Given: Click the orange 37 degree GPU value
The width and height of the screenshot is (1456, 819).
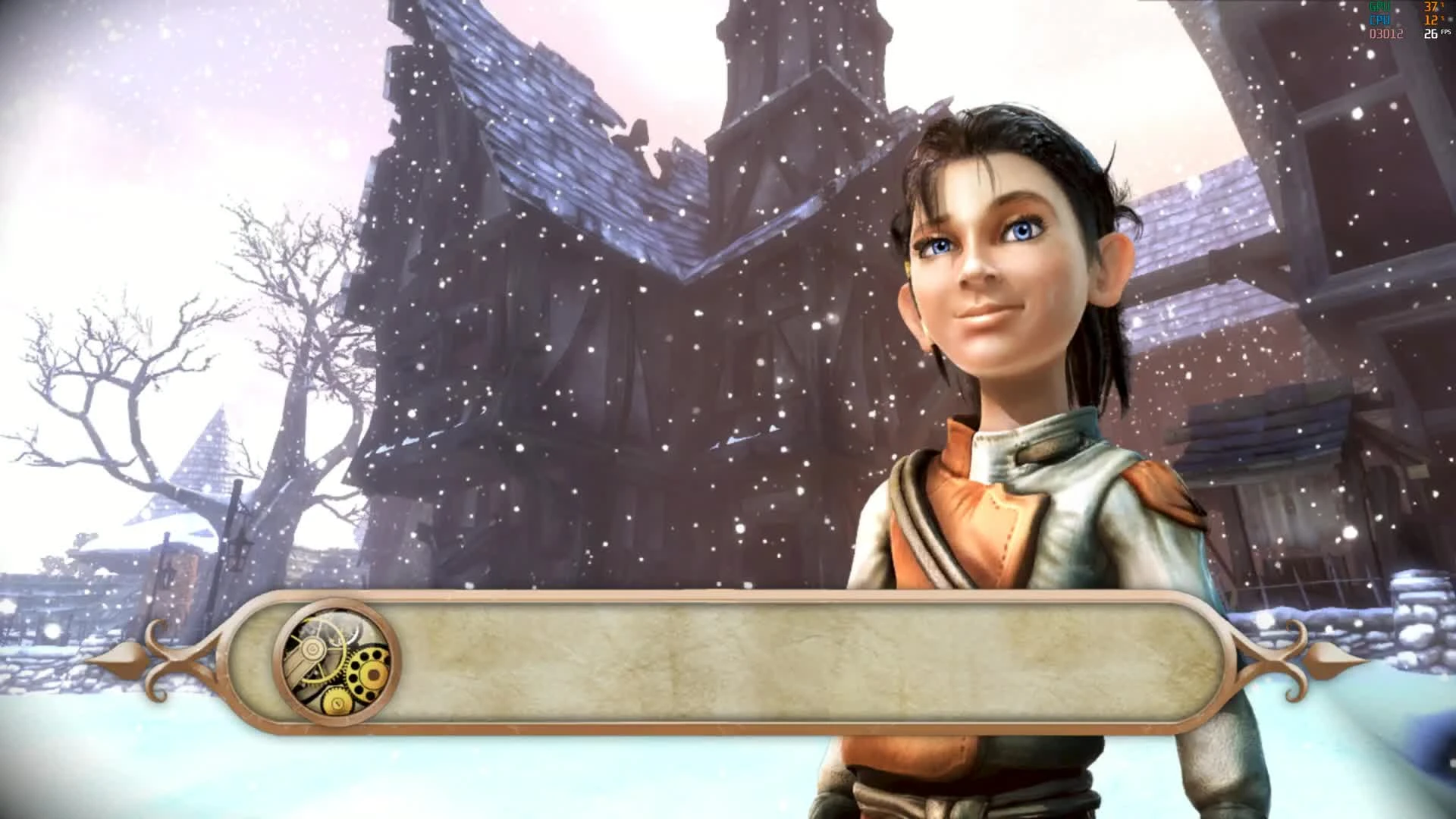Looking at the screenshot, I should point(1431,7).
